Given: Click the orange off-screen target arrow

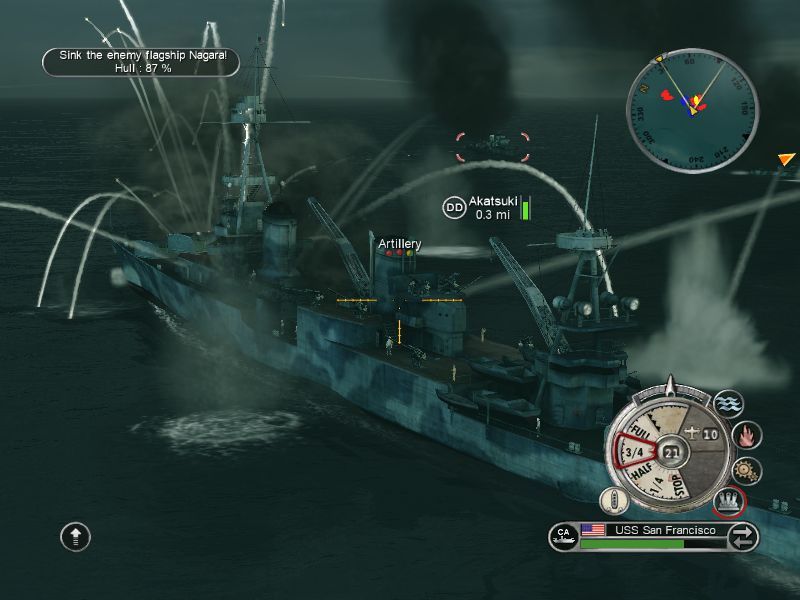Looking at the screenshot, I should 787,158.
